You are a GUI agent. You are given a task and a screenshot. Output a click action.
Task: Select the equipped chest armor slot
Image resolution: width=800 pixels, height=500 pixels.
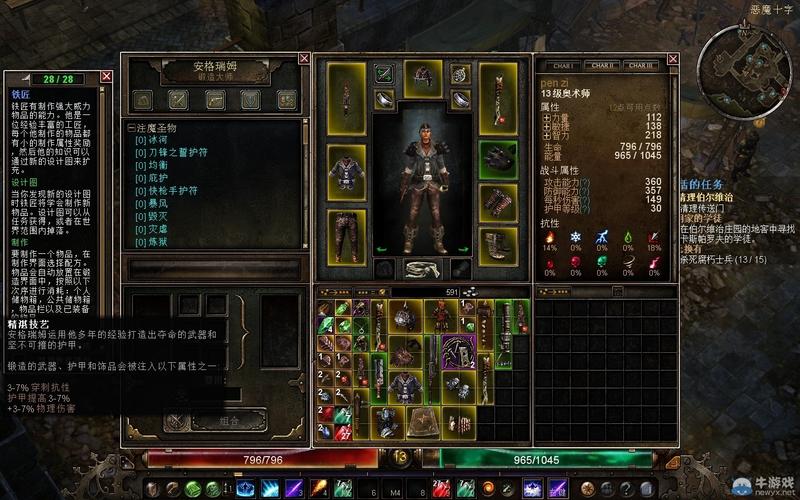(x=346, y=170)
